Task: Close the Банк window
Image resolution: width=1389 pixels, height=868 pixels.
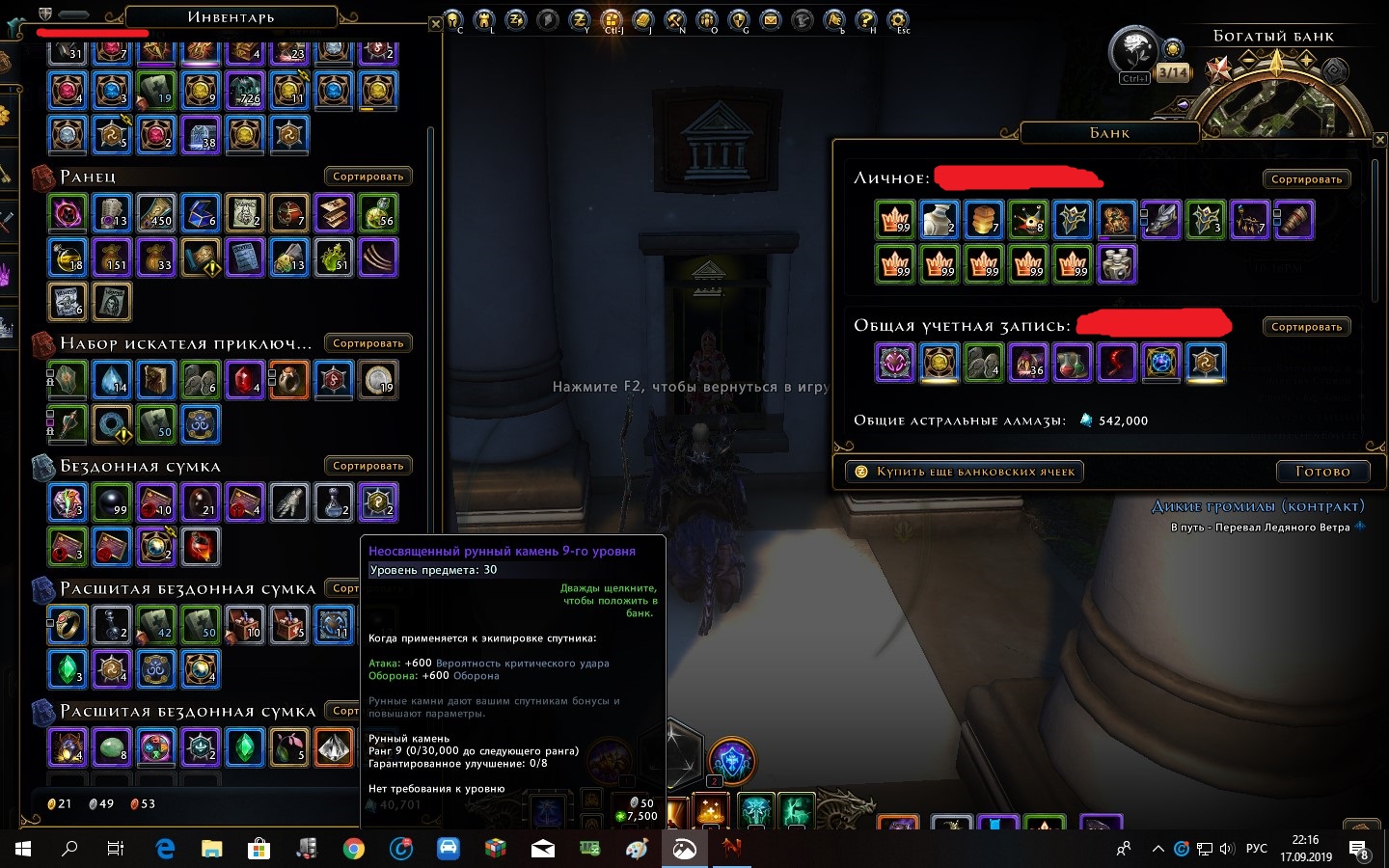Action: (x=1379, y=141)
